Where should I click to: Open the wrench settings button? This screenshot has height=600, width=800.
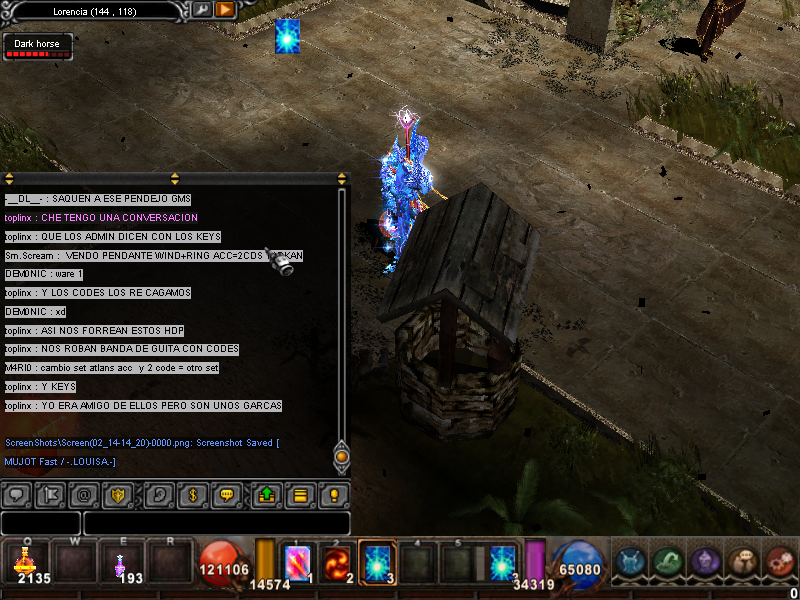pos(202,9)
